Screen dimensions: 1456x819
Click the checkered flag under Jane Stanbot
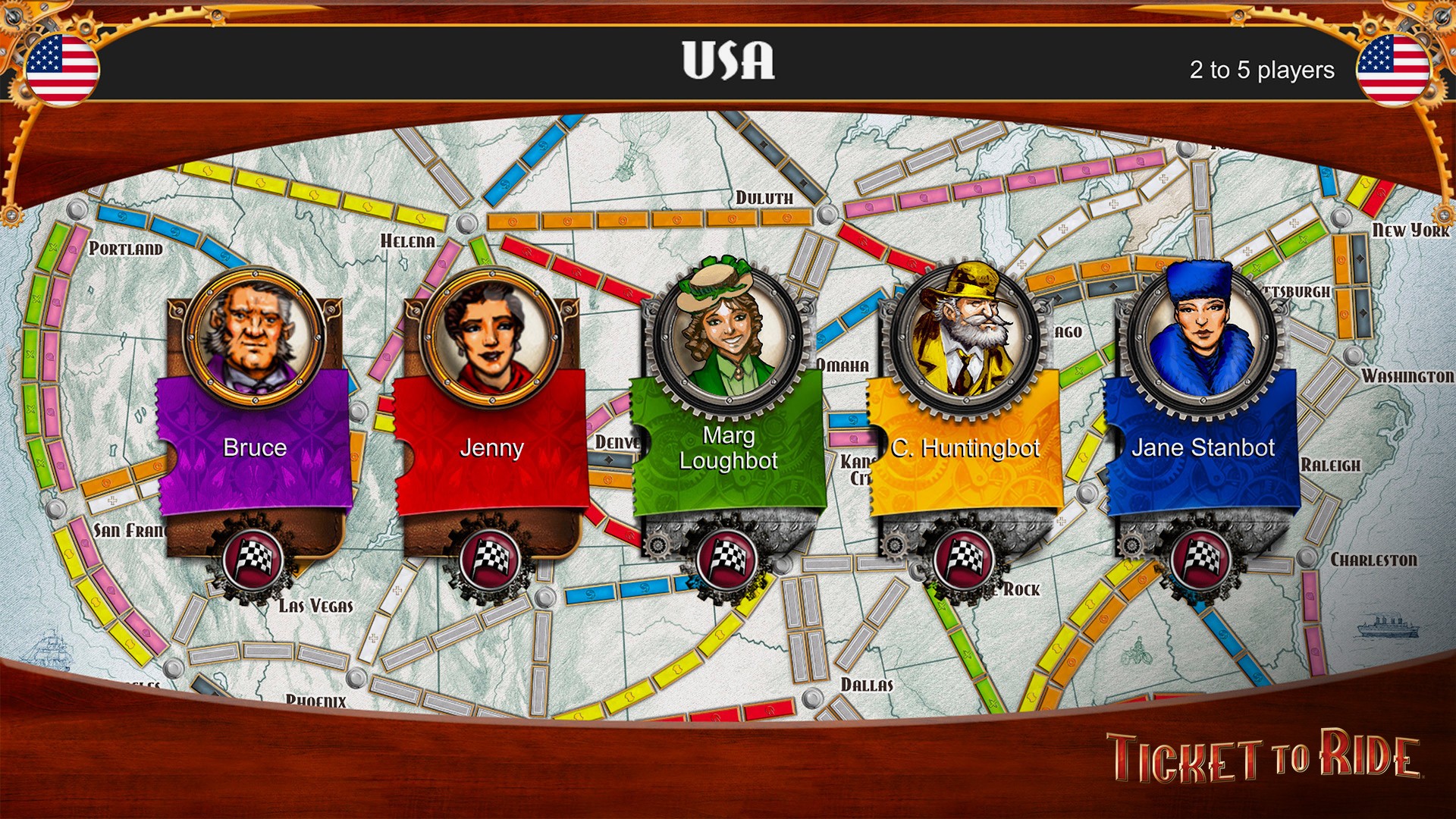pyautogui.click(x=1202, y=559)
